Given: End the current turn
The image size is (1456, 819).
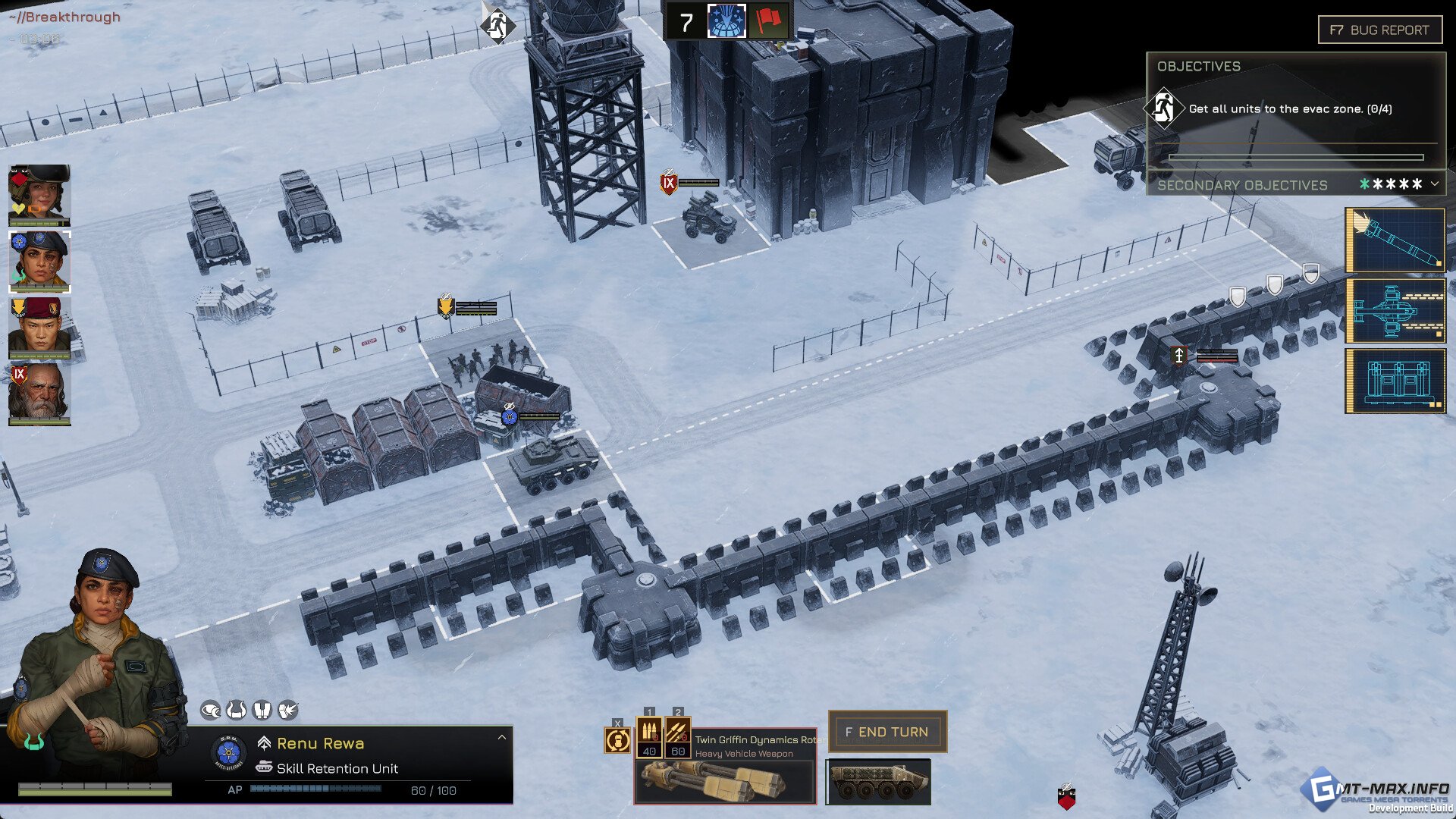Looking at the screenshot, I should pos(887,732).
